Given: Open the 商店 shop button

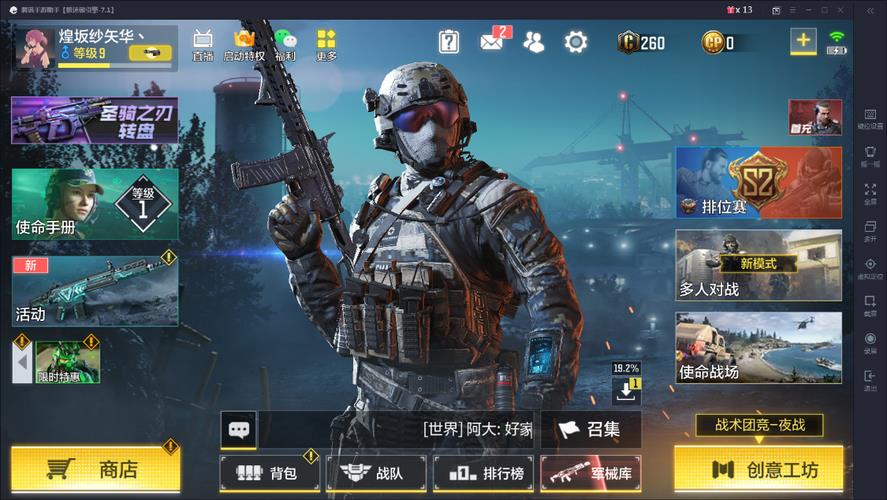Looking at the screenshot, I should point(94,469).
